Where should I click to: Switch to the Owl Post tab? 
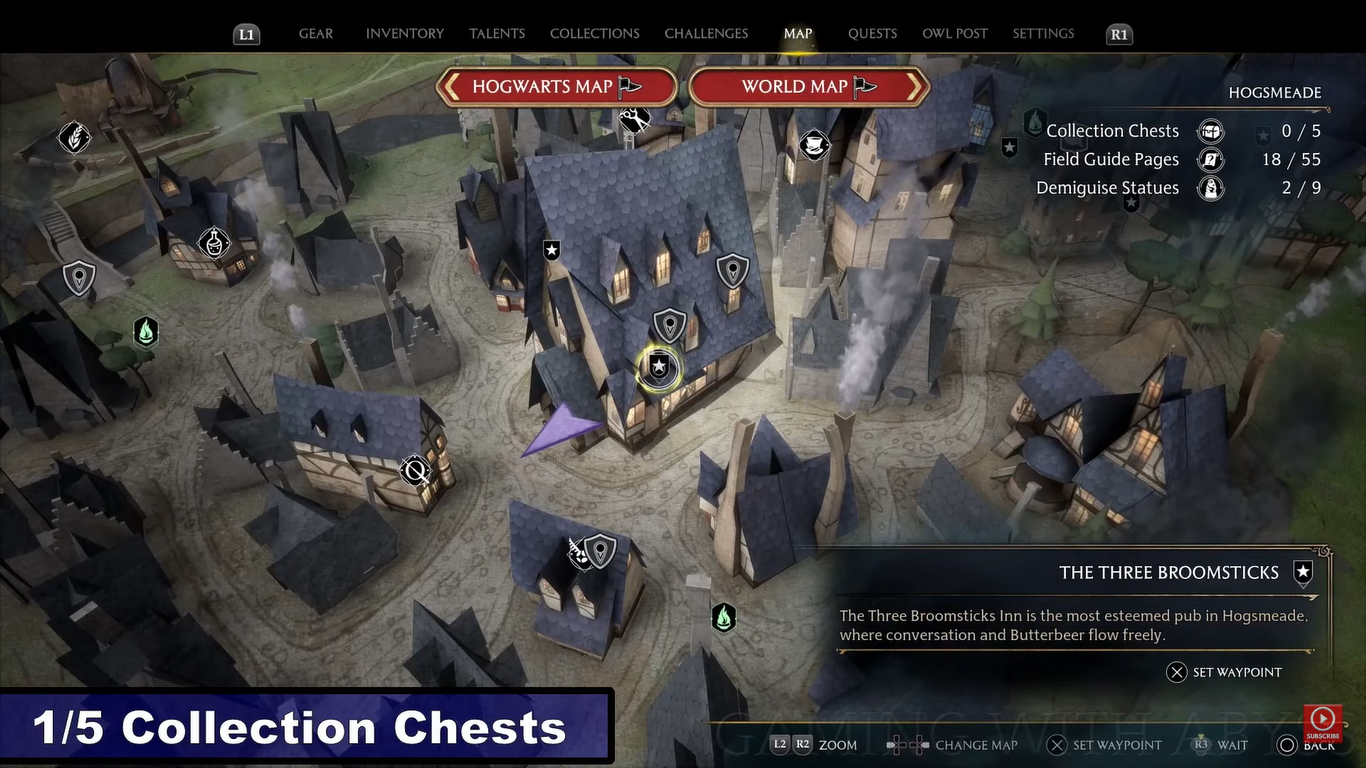pos(955,34)
